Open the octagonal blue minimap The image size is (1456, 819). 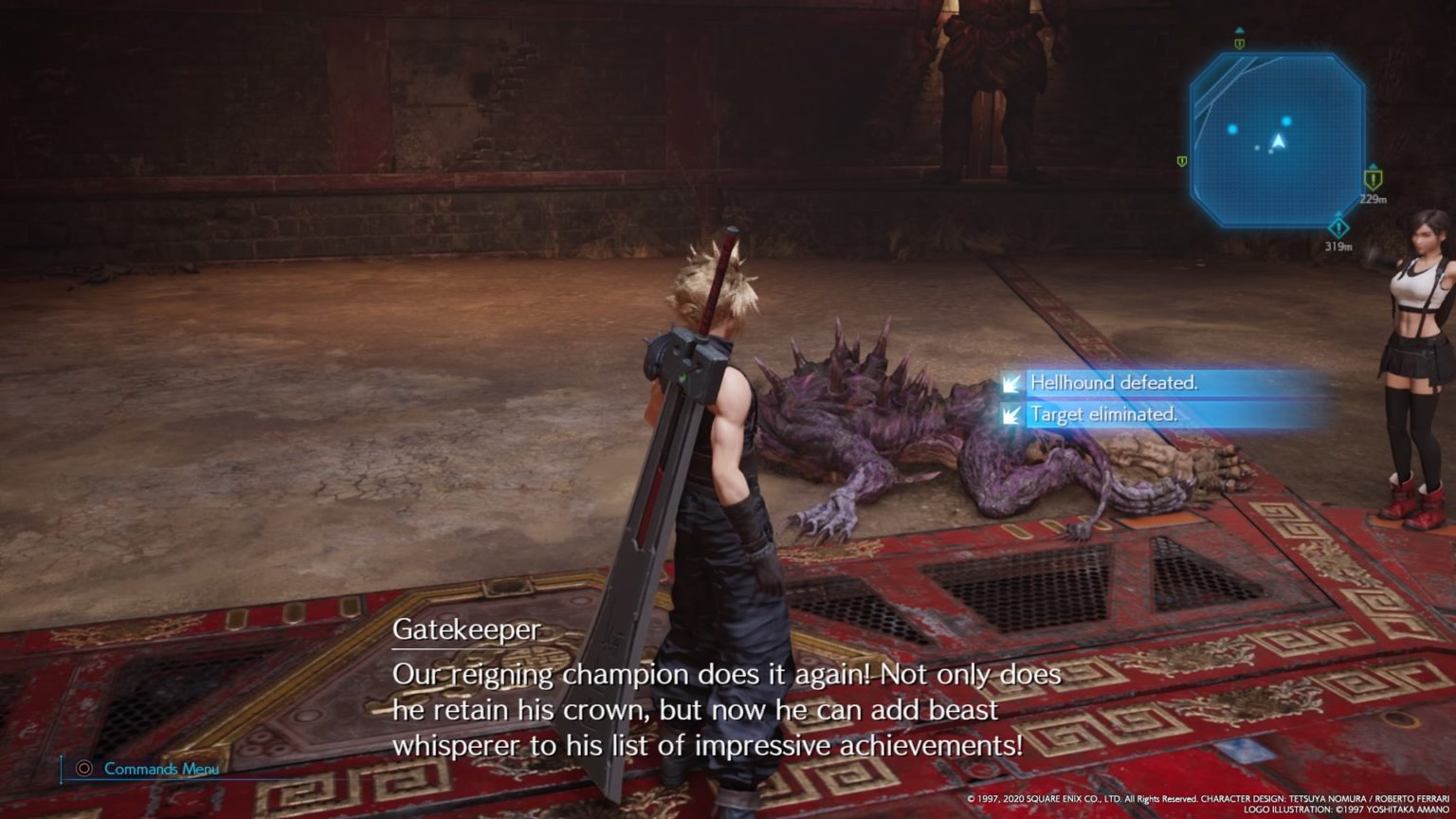coord(1277,138)
